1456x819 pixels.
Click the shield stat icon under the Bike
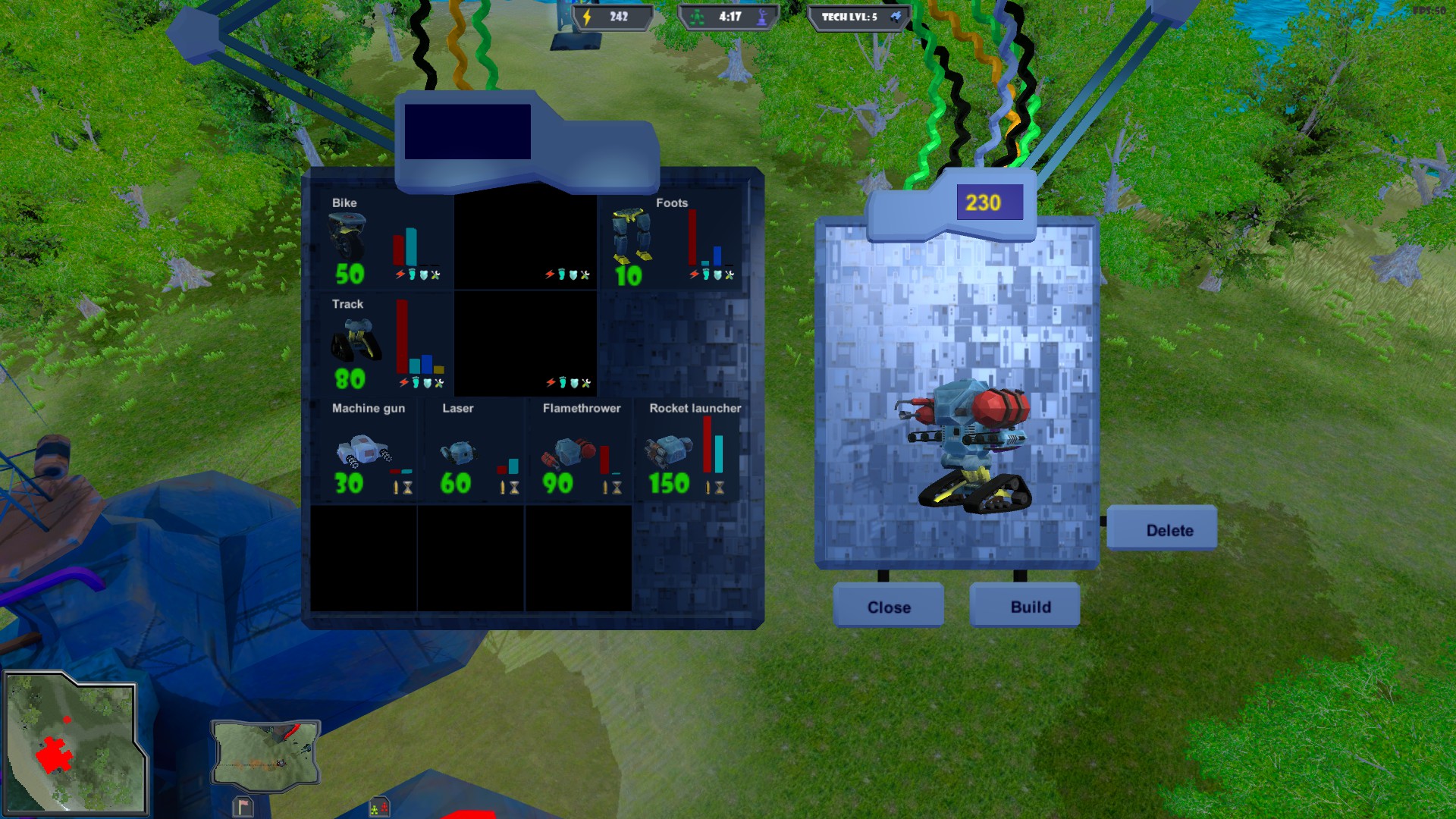(x=425, y=275)
